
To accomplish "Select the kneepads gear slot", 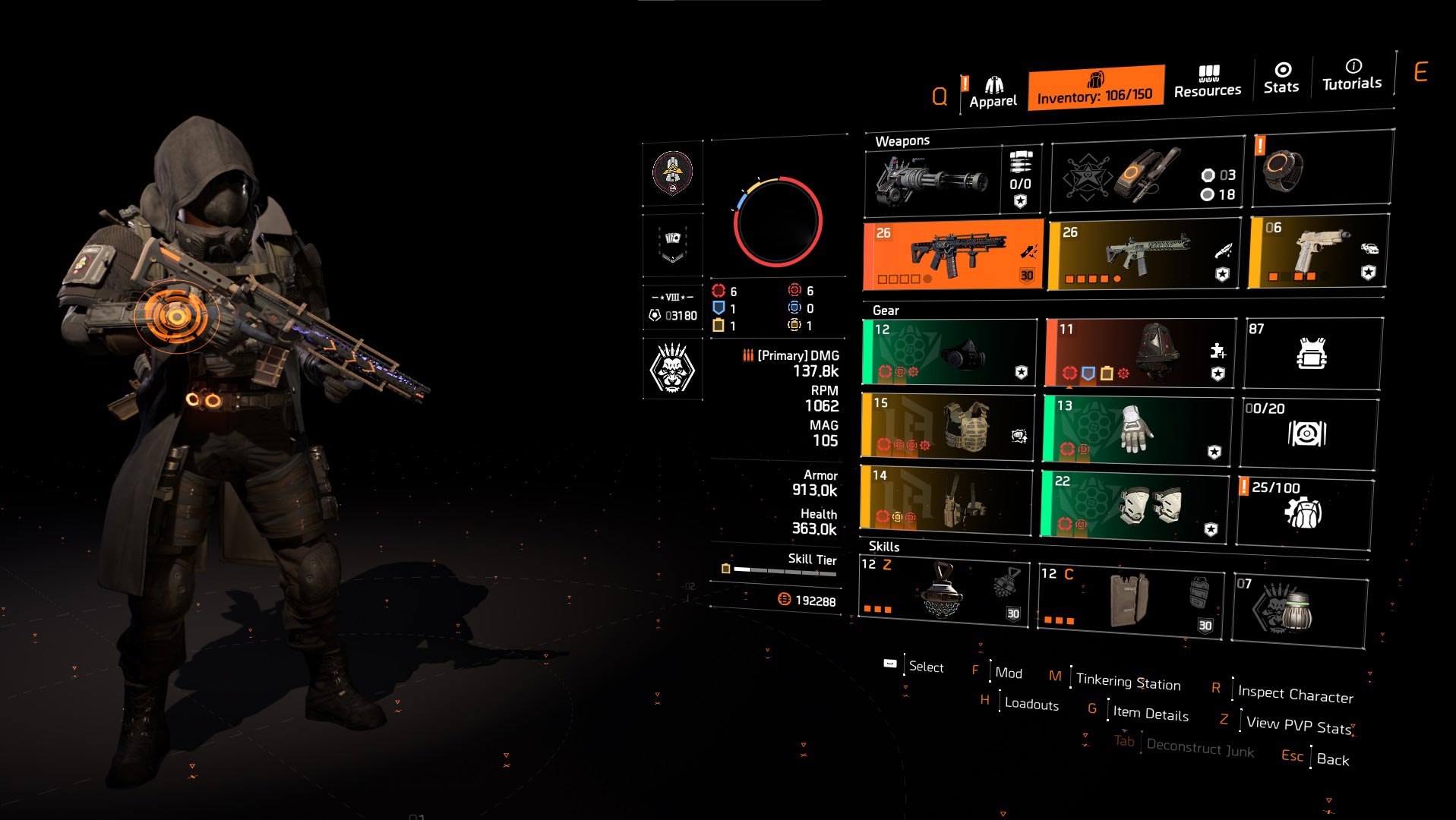I will tap(1135, 506).
